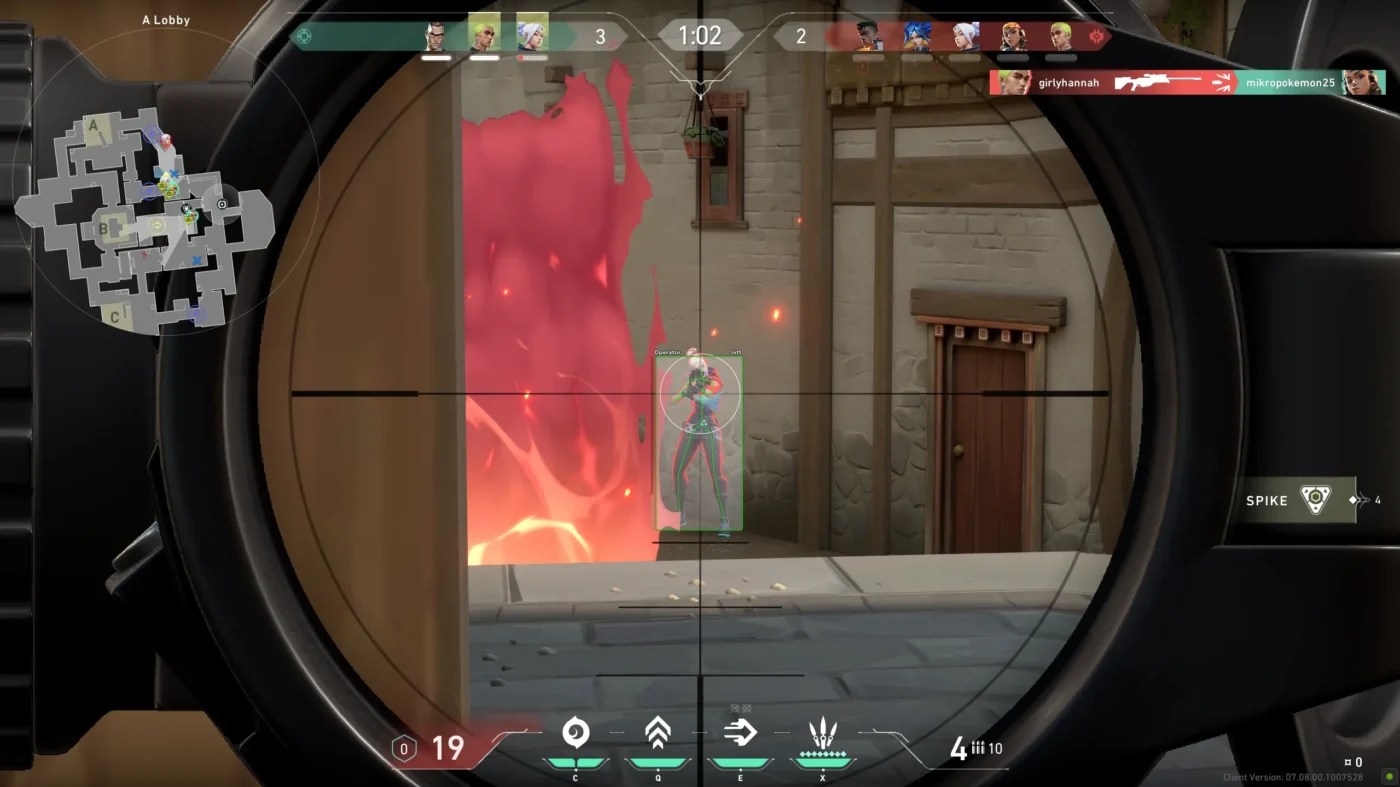
Task: Click girlyhannah's portrait in the kill feed
Action: (1011, 82)
